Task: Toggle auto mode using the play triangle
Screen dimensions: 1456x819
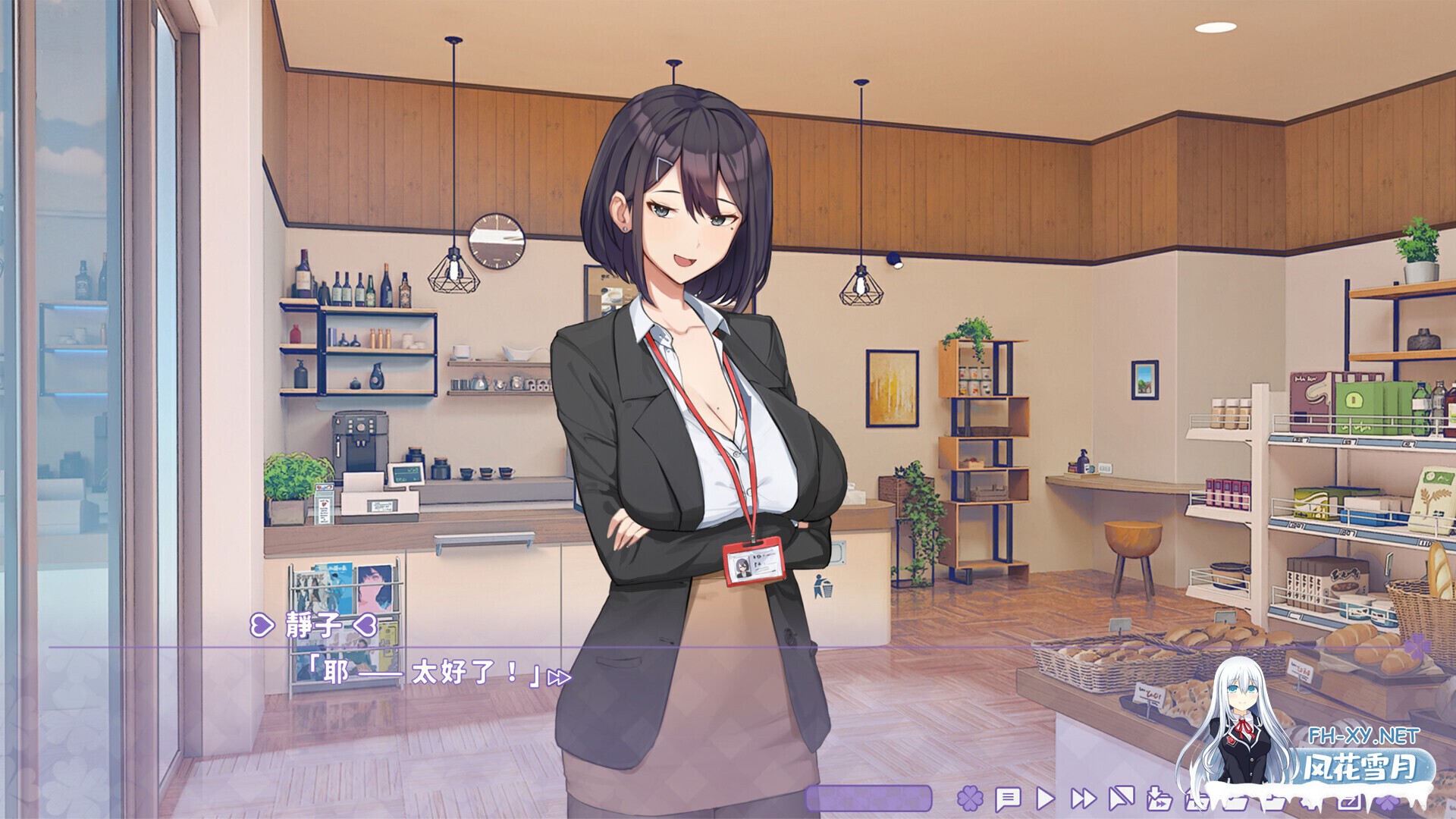Action: pos(1046,800)
